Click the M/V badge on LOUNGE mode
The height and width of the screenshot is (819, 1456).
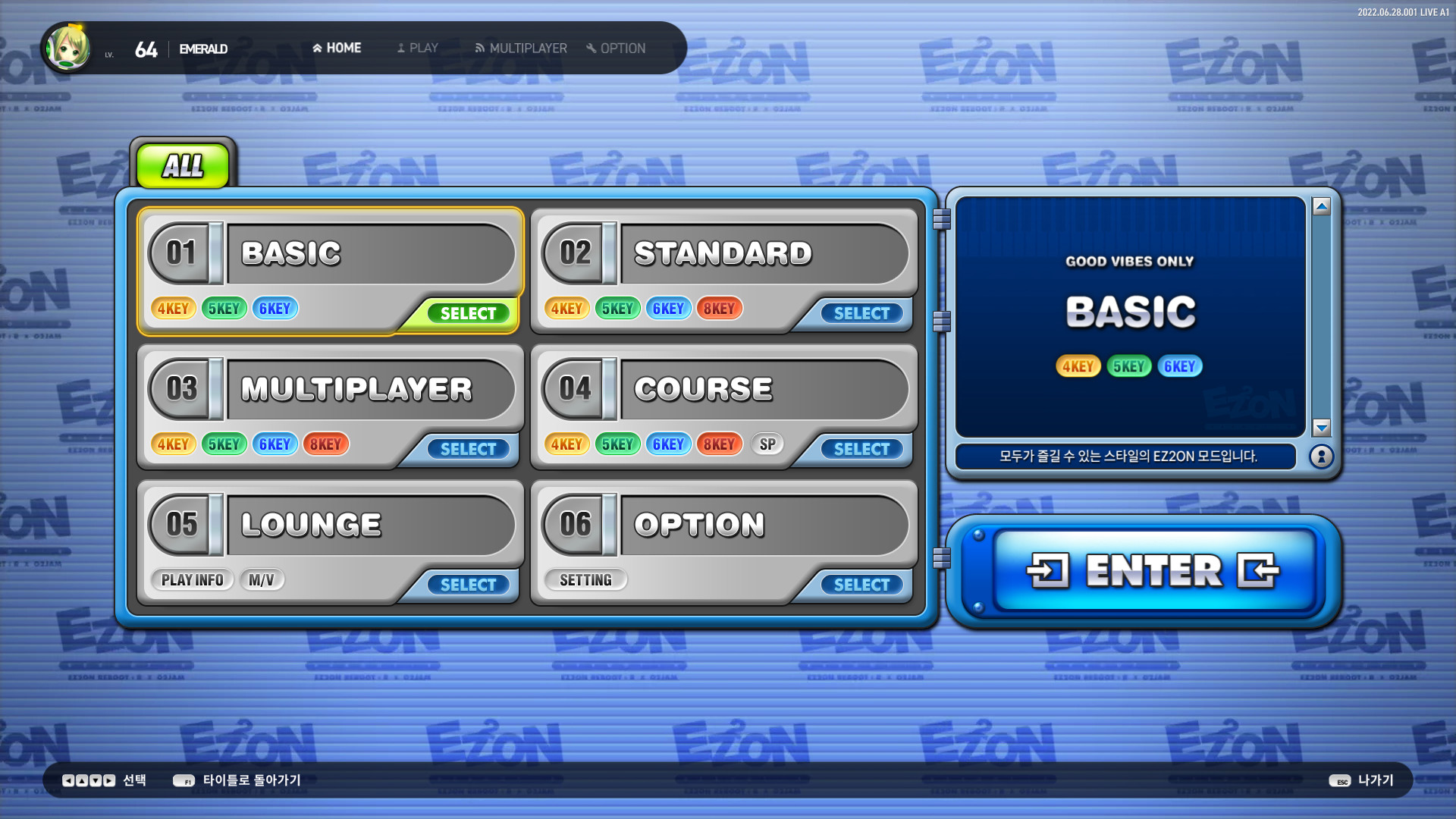click(261, 579)
